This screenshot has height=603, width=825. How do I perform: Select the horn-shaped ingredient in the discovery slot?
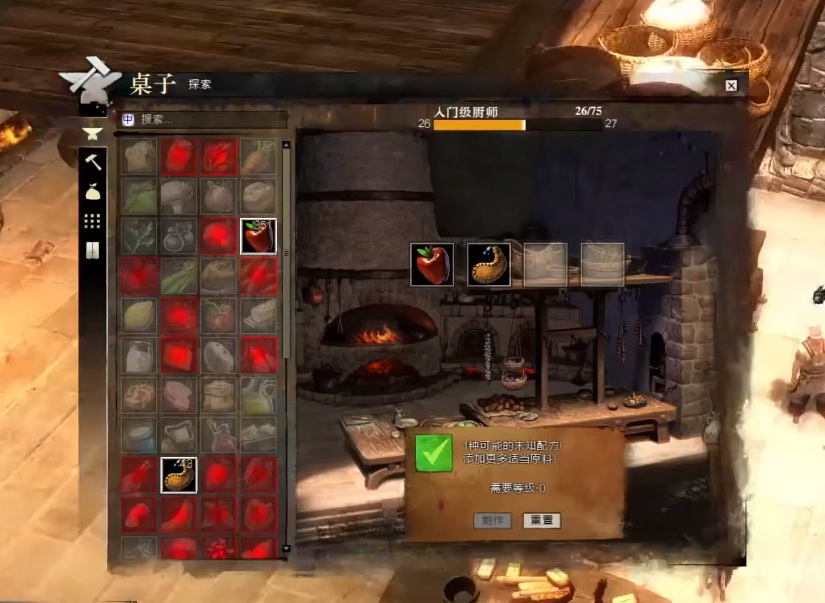488,264
